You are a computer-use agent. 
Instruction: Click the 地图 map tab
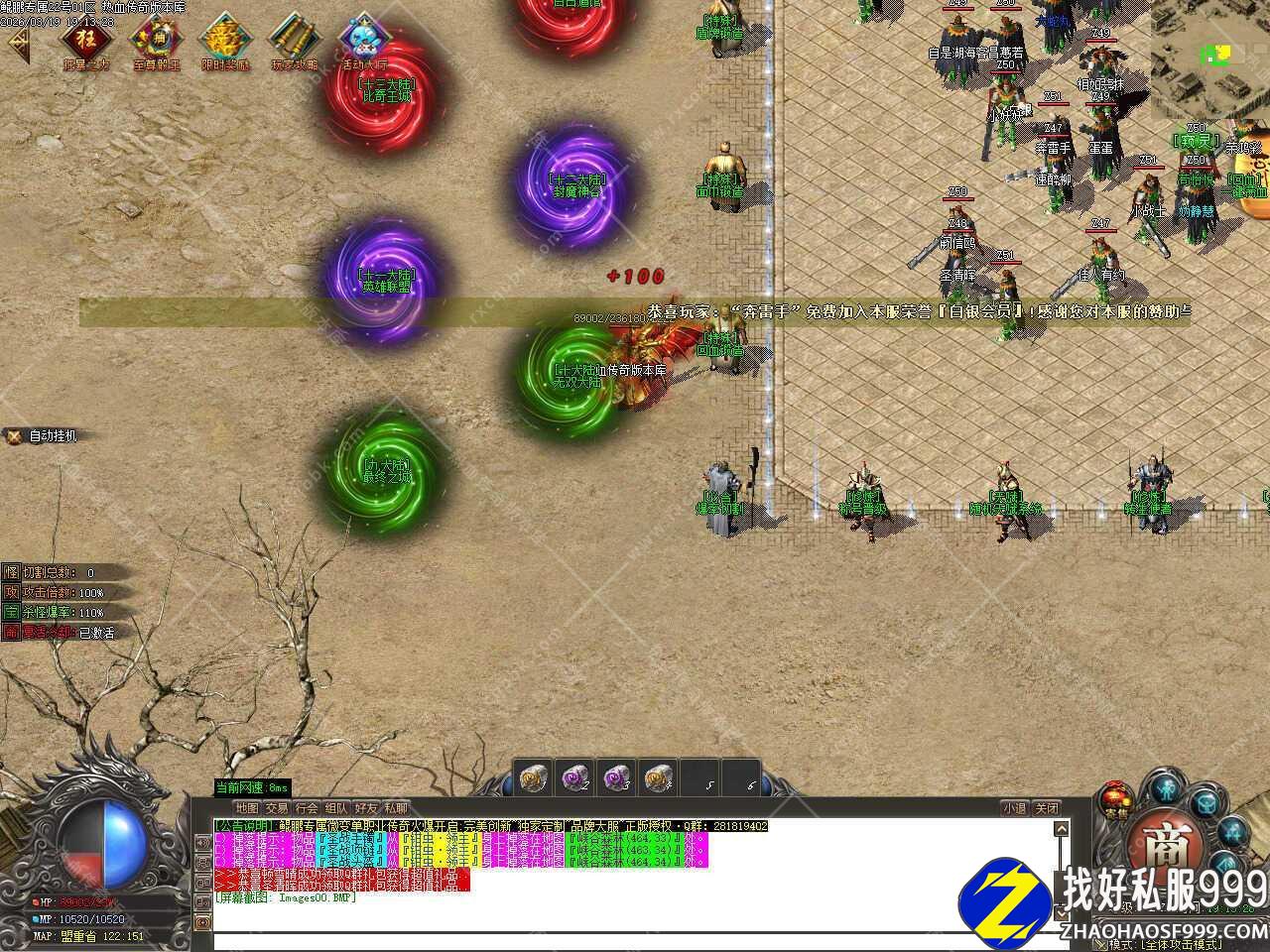[246, 808]
